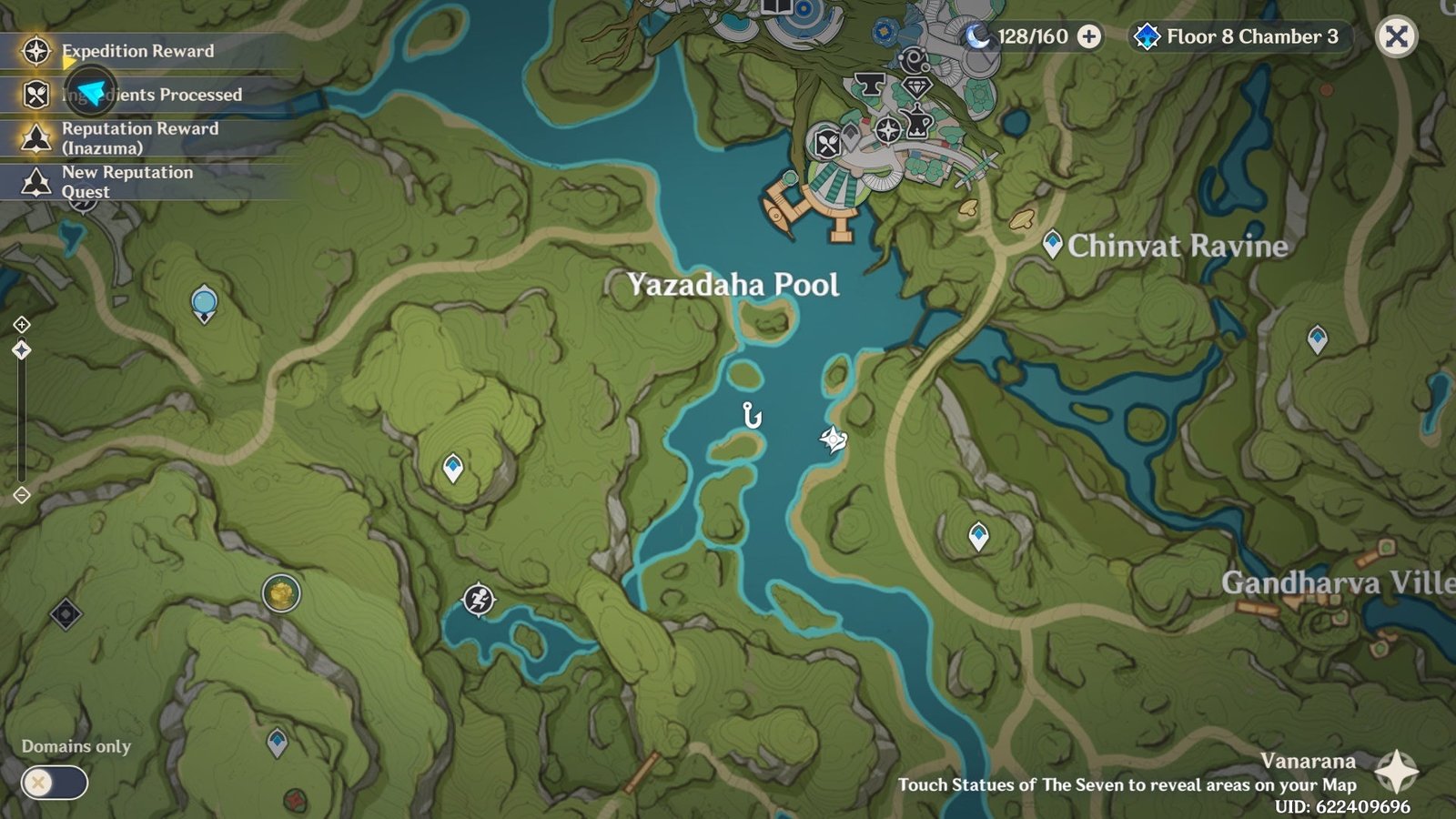Click the souvenir shop diamond icon
The height and width of the screenshot is (819, 1456).
[917, 86]
